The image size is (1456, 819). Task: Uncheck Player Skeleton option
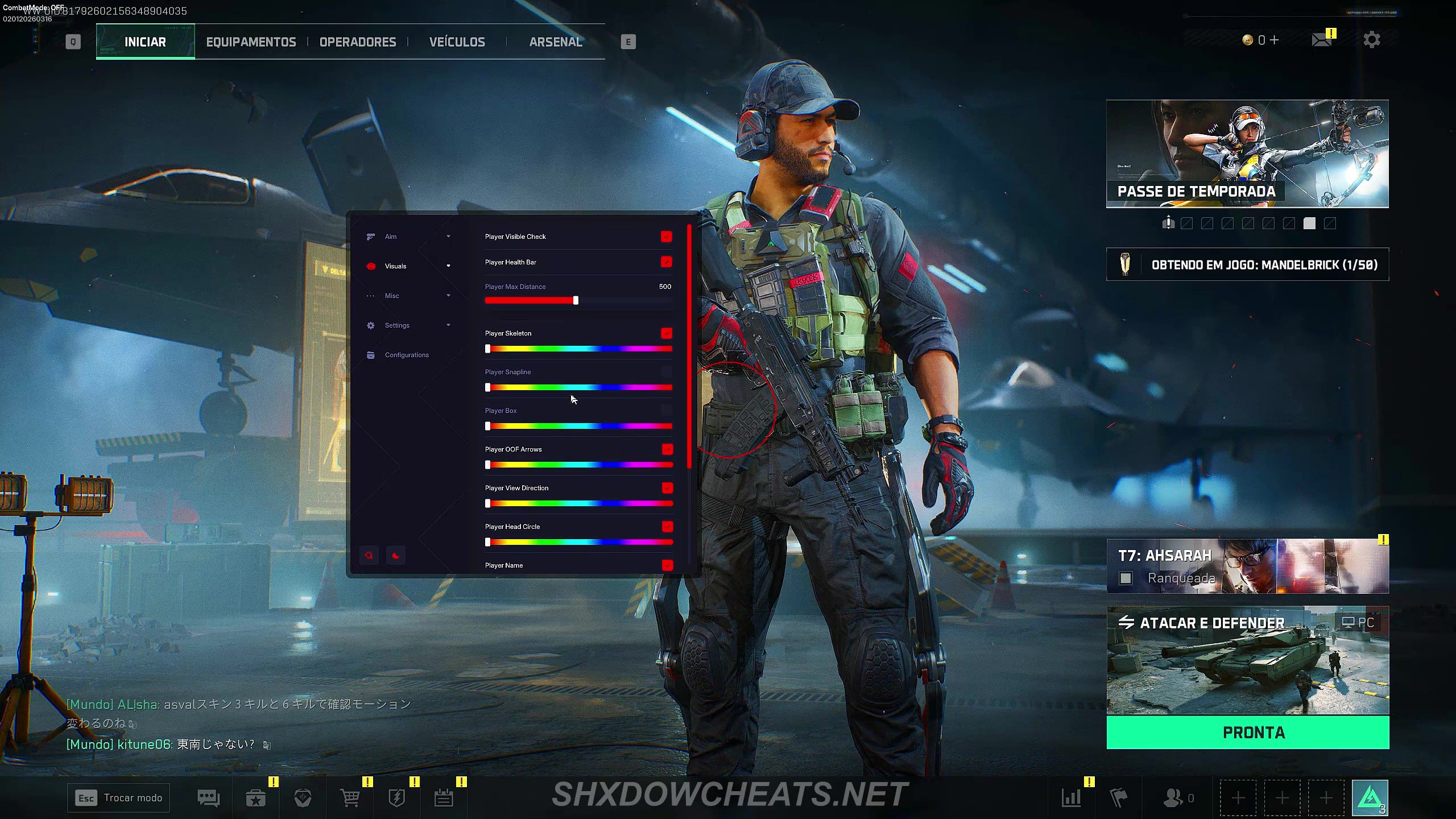[x=666, y=333]
